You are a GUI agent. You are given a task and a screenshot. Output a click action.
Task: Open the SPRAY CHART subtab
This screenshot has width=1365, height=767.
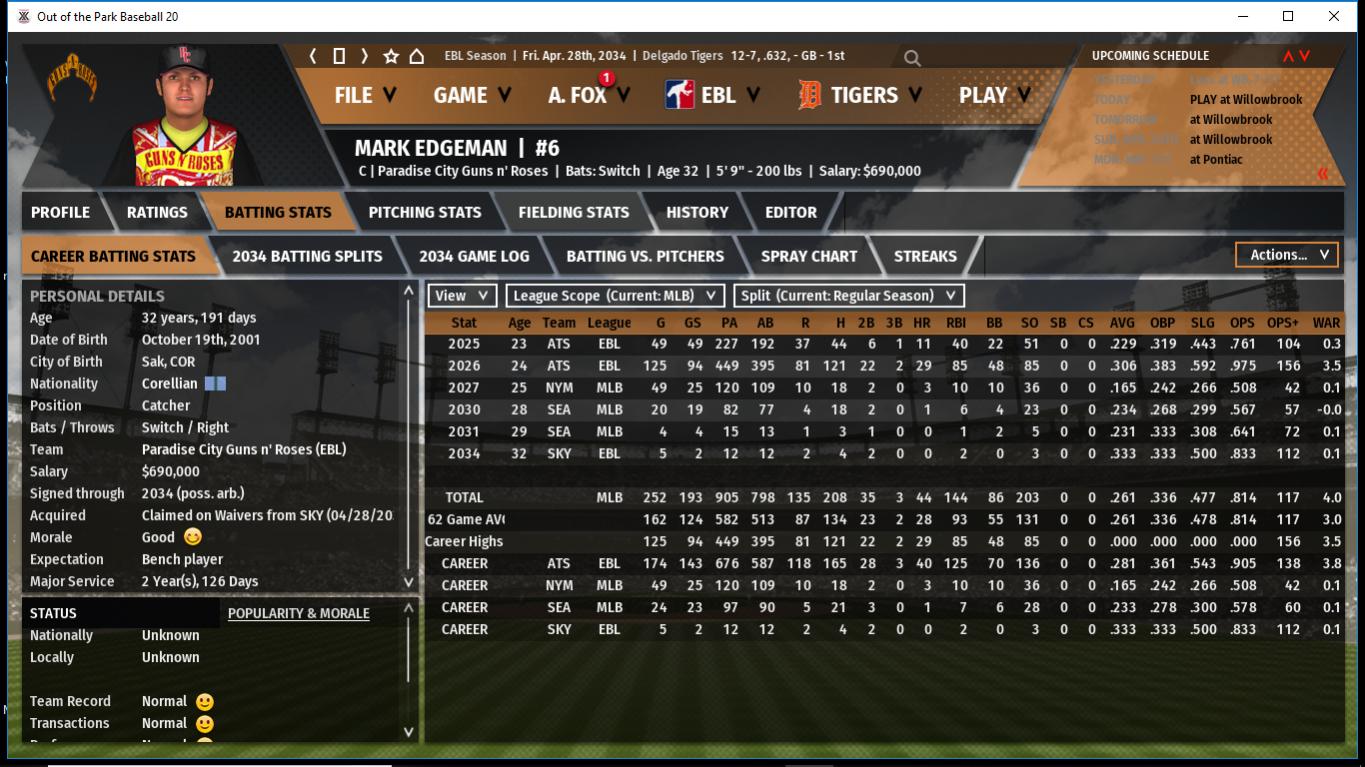tap(809, 256)
